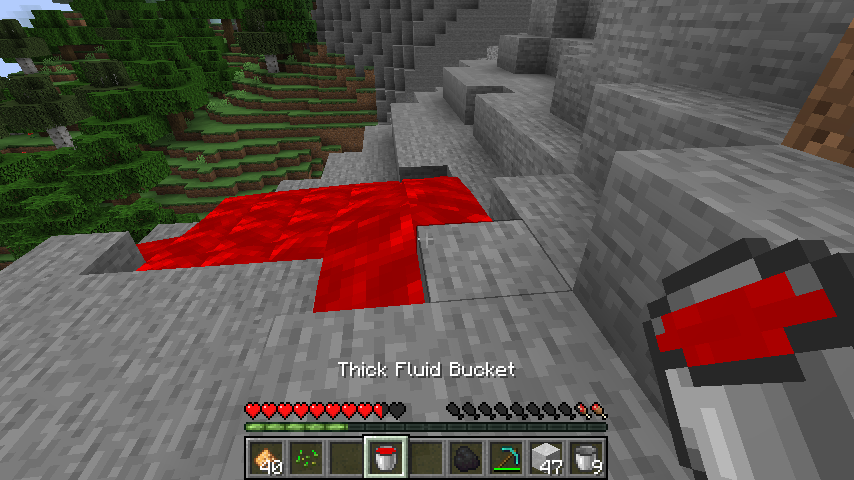
Task: Select the empty buckets stack of 9
Action: (586, 458)
